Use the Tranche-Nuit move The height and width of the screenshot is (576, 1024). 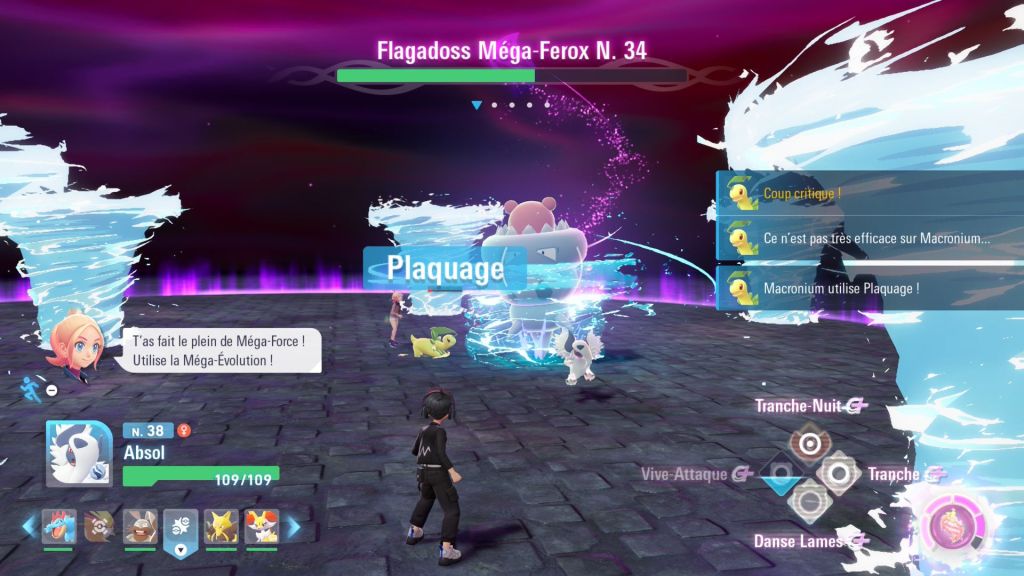808,442
